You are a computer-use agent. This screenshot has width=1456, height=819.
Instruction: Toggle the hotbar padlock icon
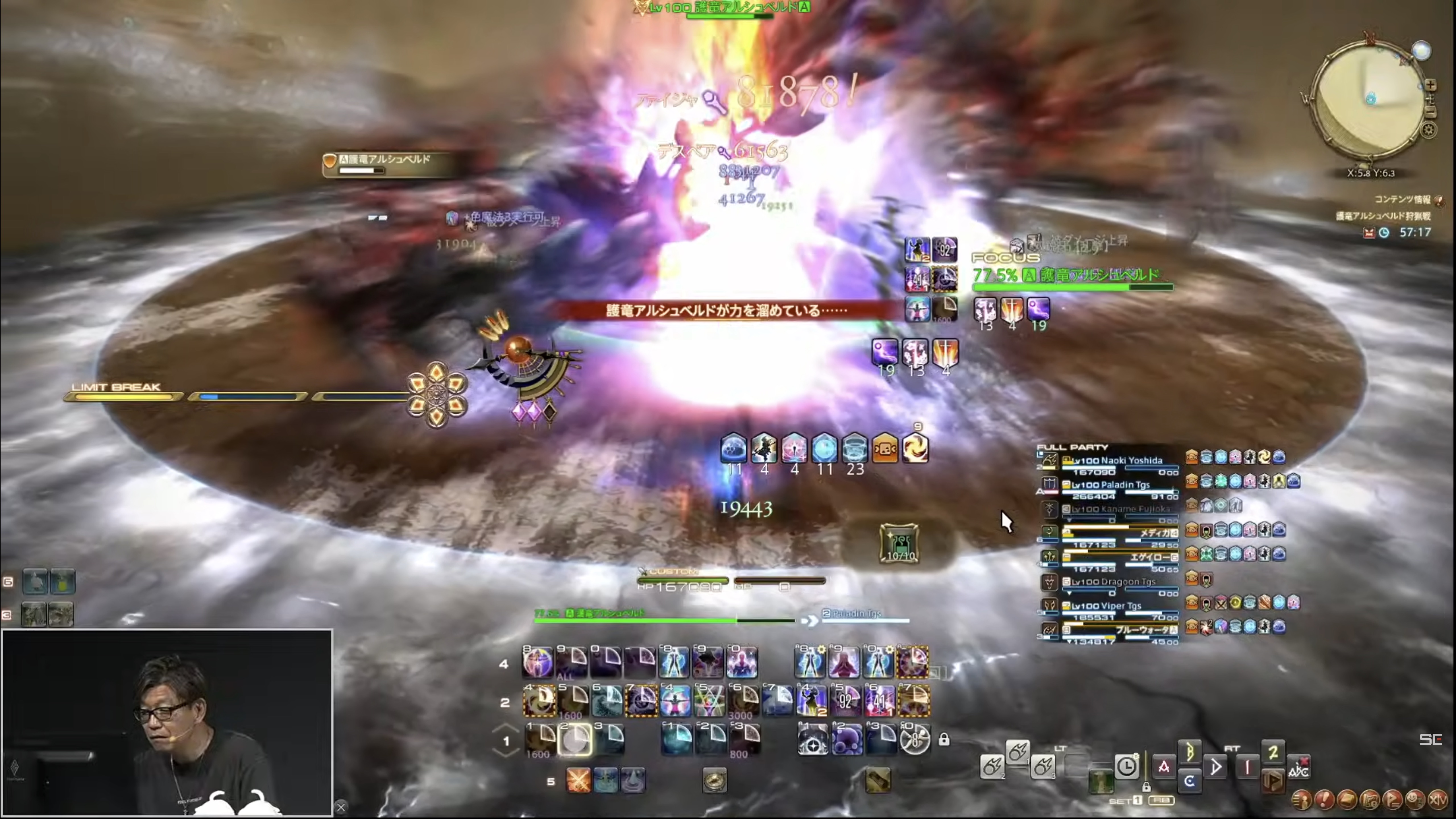[944, 739]
